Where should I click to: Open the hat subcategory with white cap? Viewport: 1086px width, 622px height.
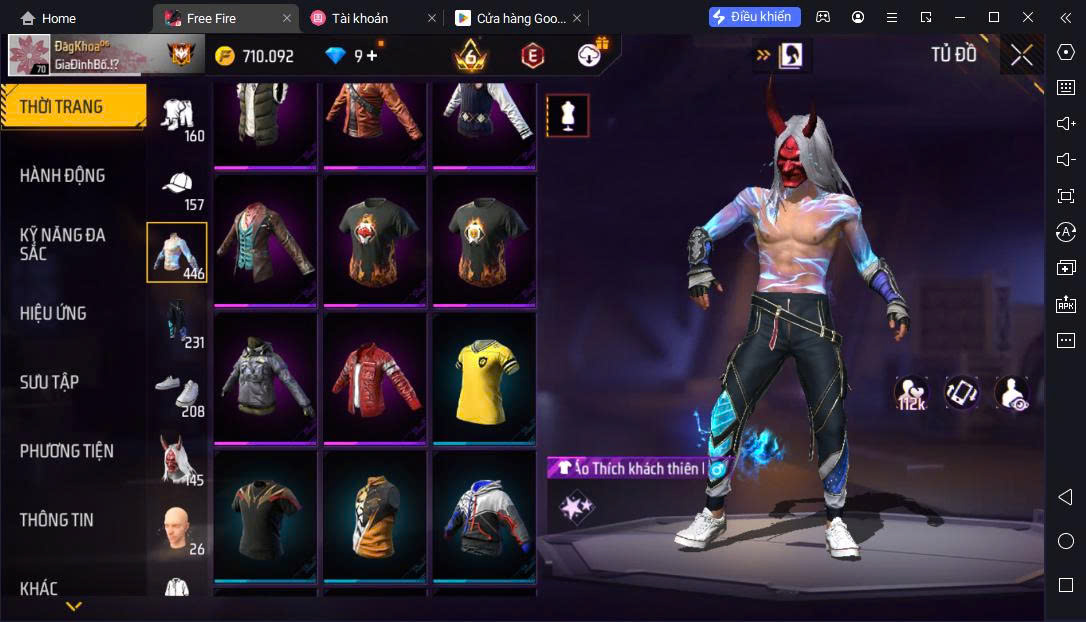[x=178, y=188]
